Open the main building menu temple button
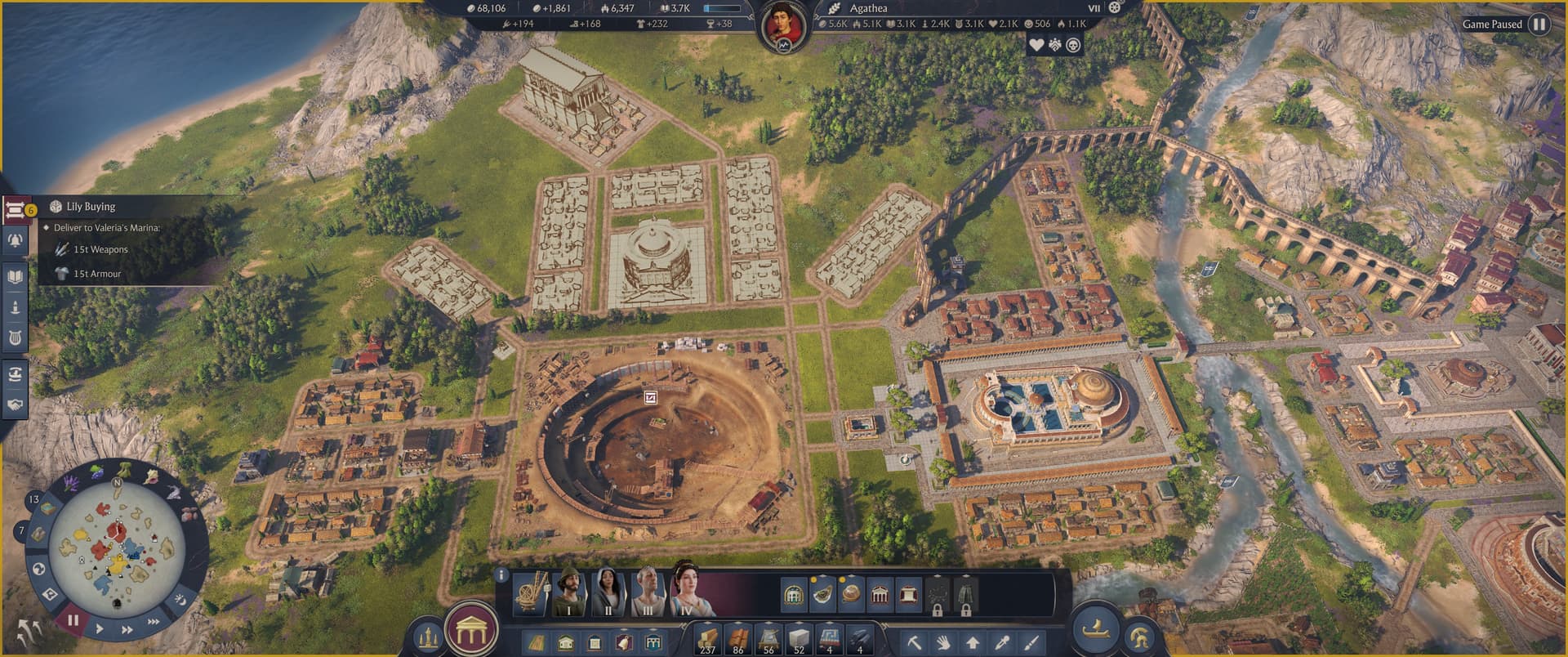The height and width of the screenshot is (657, 1568). pyautogui.click(x=471, y=630)
